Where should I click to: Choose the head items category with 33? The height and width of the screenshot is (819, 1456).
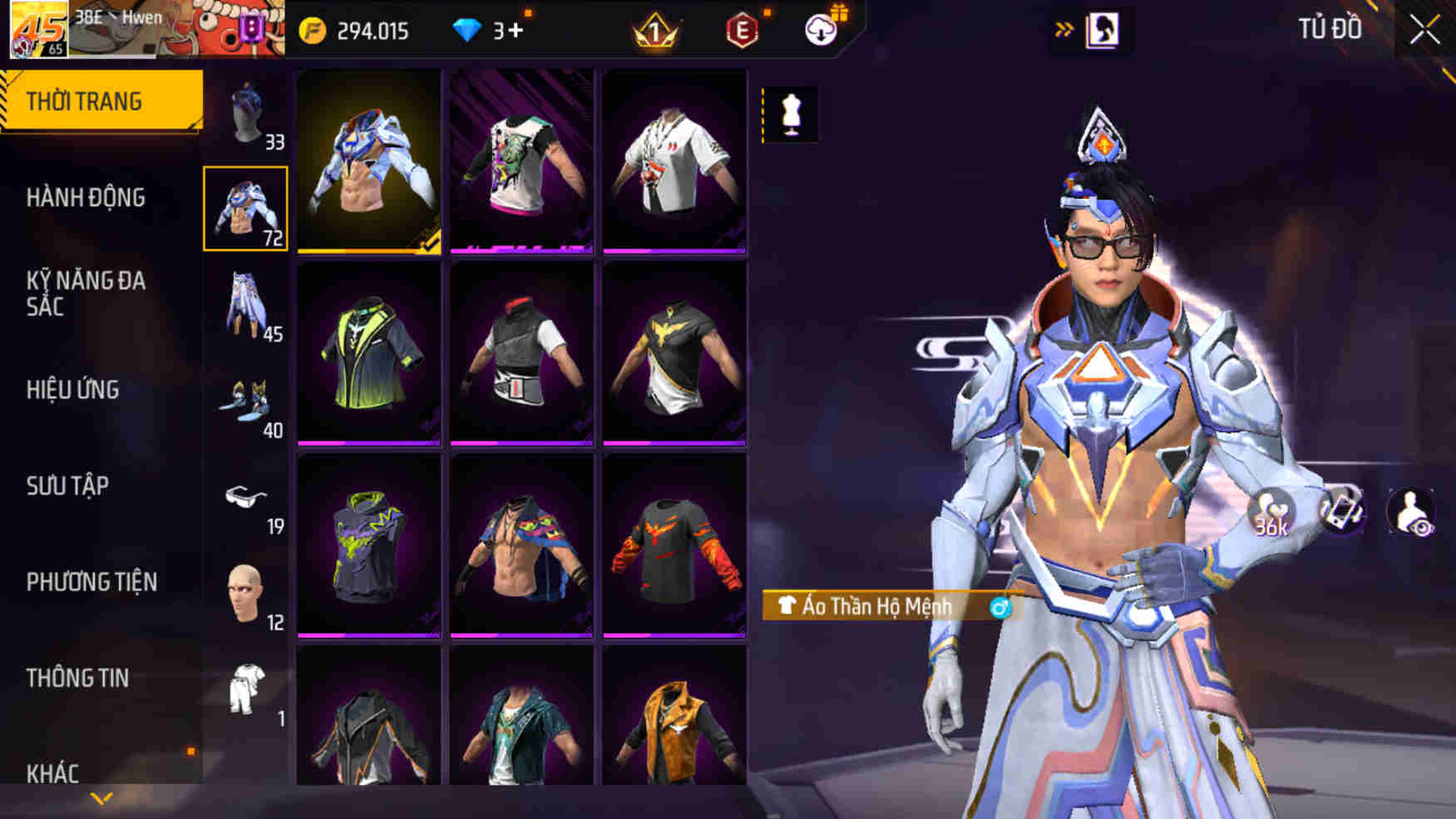[246, 114]
